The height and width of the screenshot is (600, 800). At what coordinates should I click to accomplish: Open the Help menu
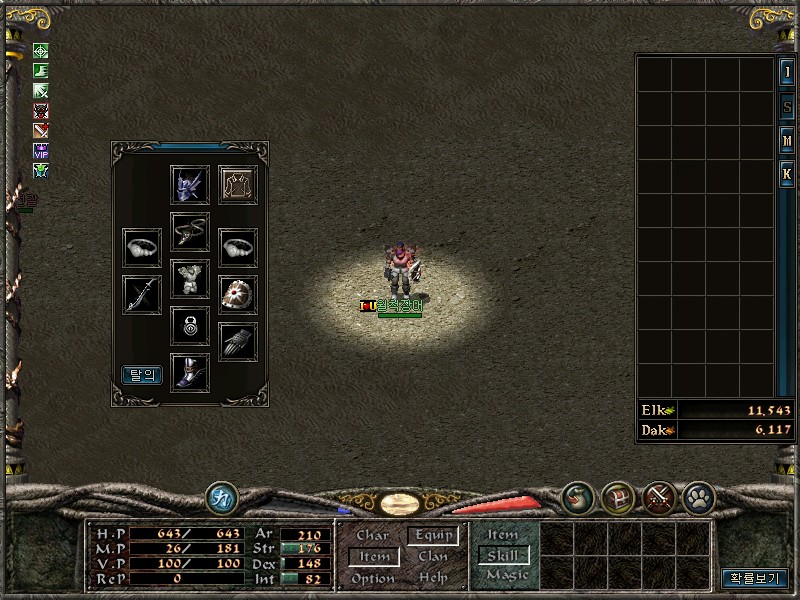coord(434,578)
